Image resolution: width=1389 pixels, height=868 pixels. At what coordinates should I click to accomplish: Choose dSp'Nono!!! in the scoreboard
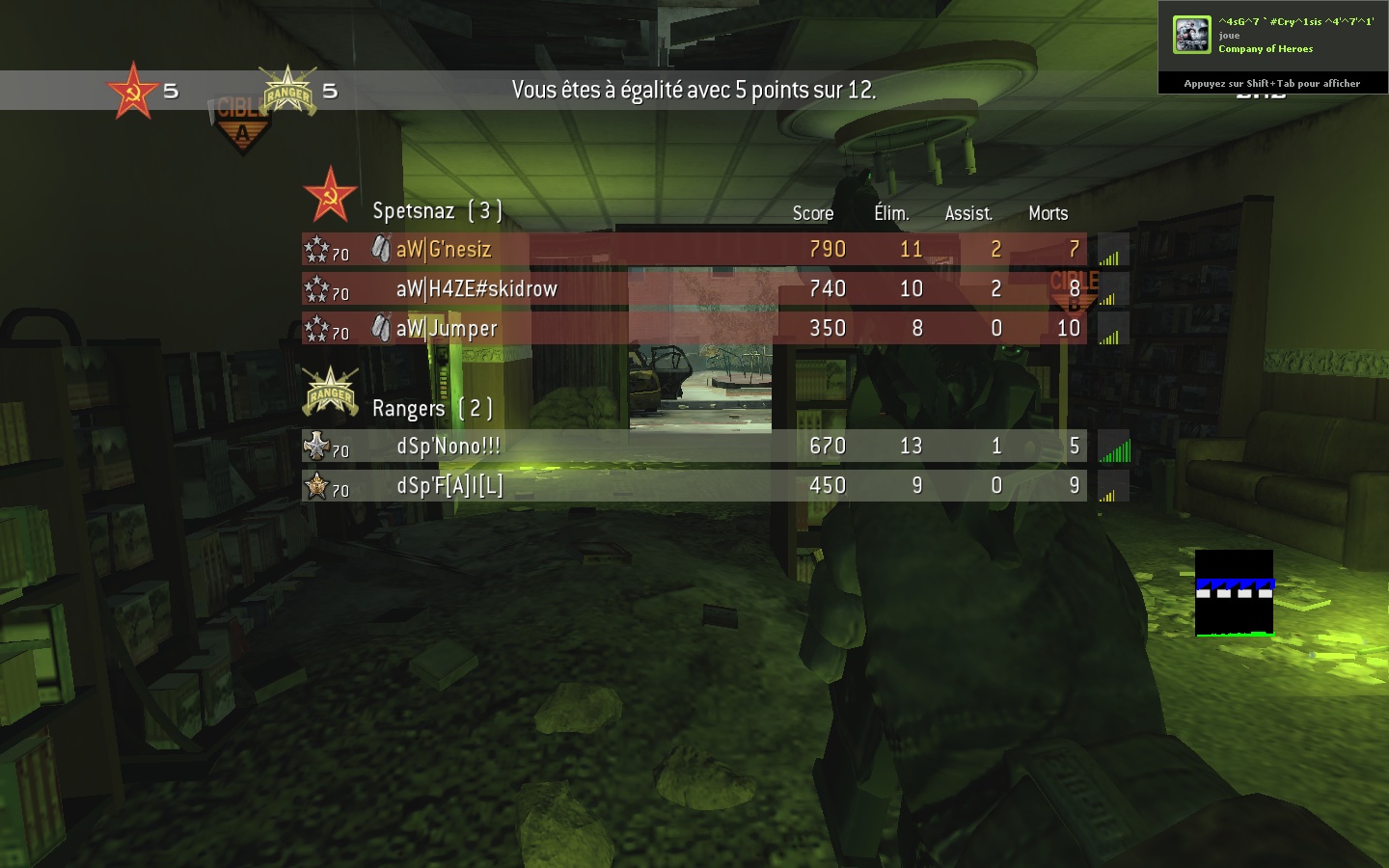click(x=694, y=447)
